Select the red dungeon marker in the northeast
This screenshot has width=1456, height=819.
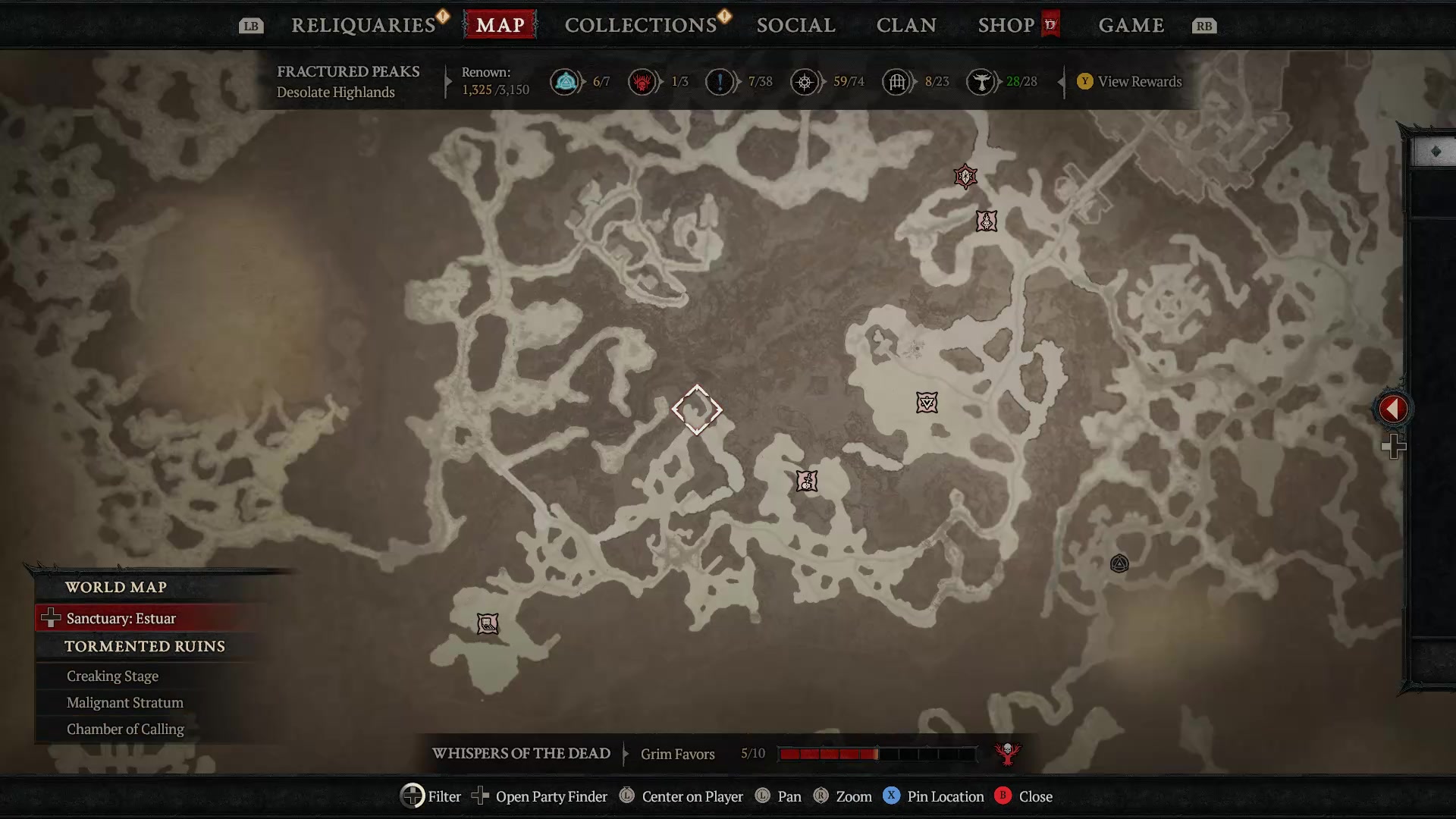(965, 177)
